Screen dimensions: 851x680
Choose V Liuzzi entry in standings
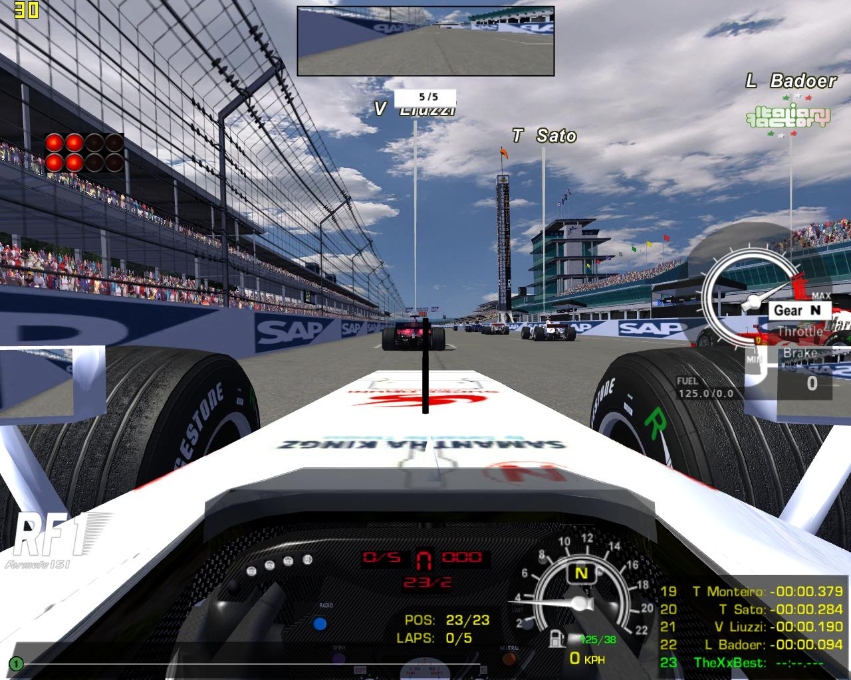click(752, 627)
